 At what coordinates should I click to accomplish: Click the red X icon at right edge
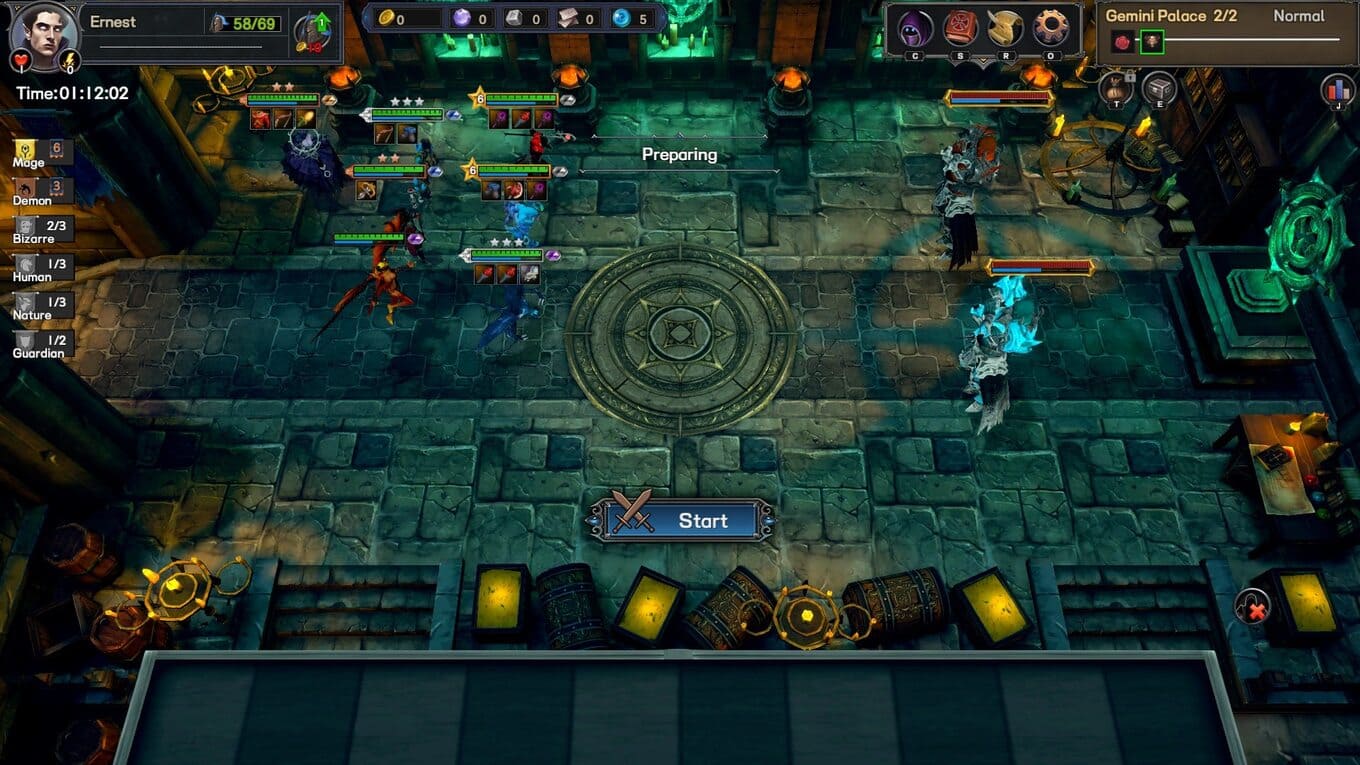coord(1252,606)
